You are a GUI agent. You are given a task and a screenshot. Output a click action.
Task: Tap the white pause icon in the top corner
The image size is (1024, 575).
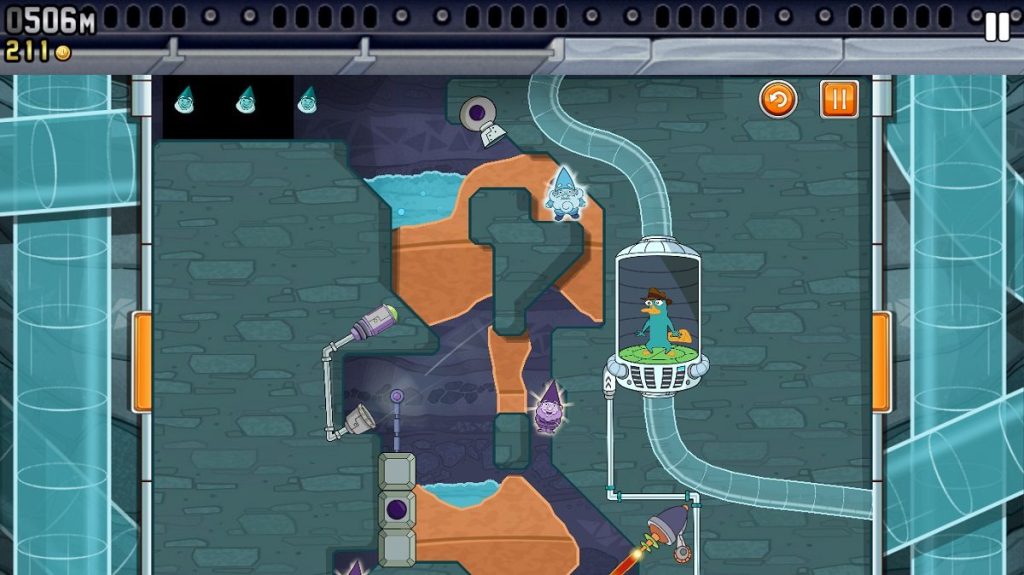[x=997, y=27]
